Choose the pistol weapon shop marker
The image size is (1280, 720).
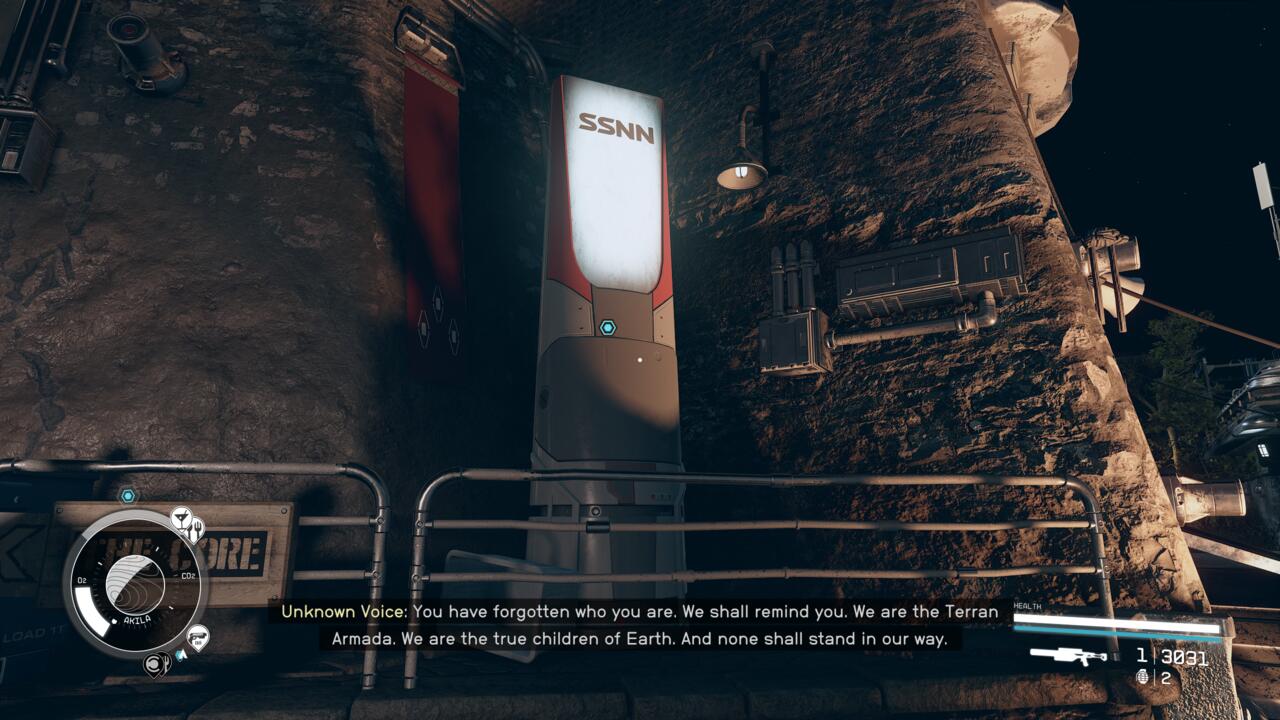tap(197, 636)
